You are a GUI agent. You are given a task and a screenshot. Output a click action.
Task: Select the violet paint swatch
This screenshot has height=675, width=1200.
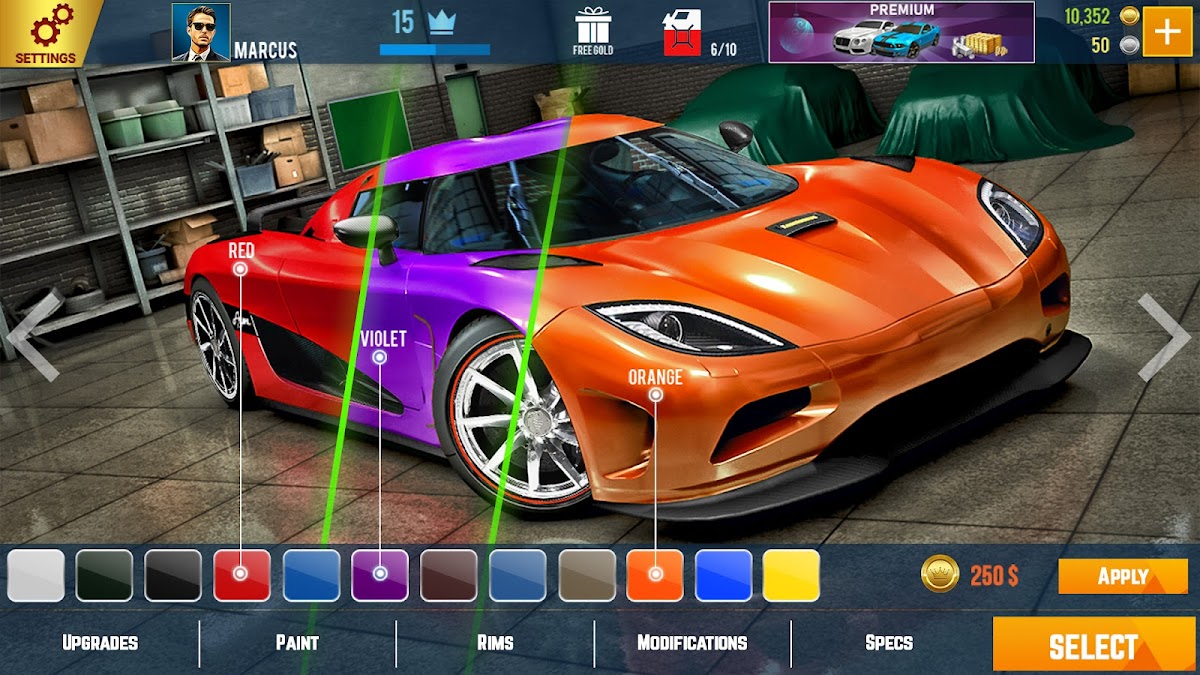380,575
